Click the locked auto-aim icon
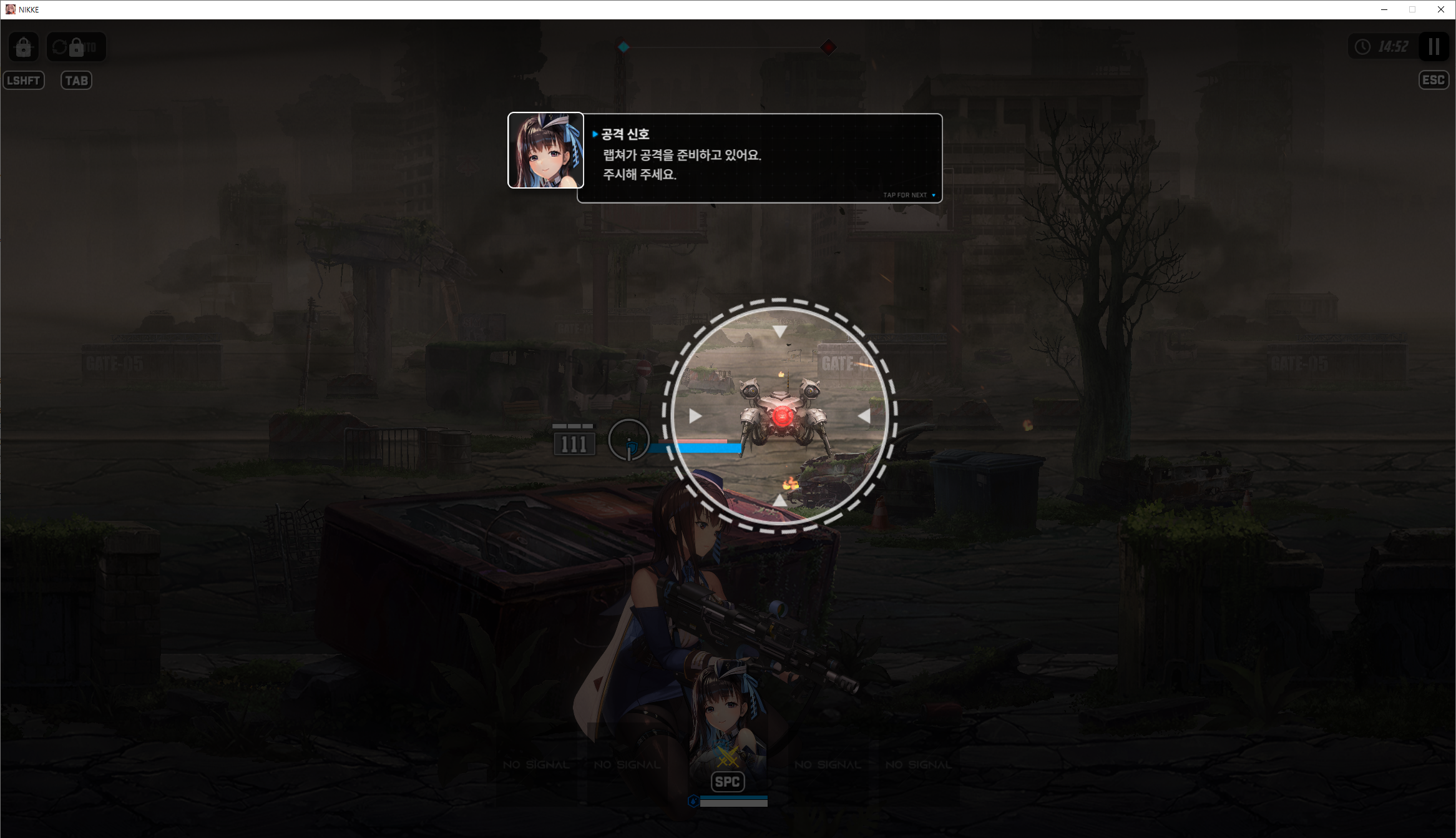The height and width of the screenshot is (838, 1456). [24, 47]
